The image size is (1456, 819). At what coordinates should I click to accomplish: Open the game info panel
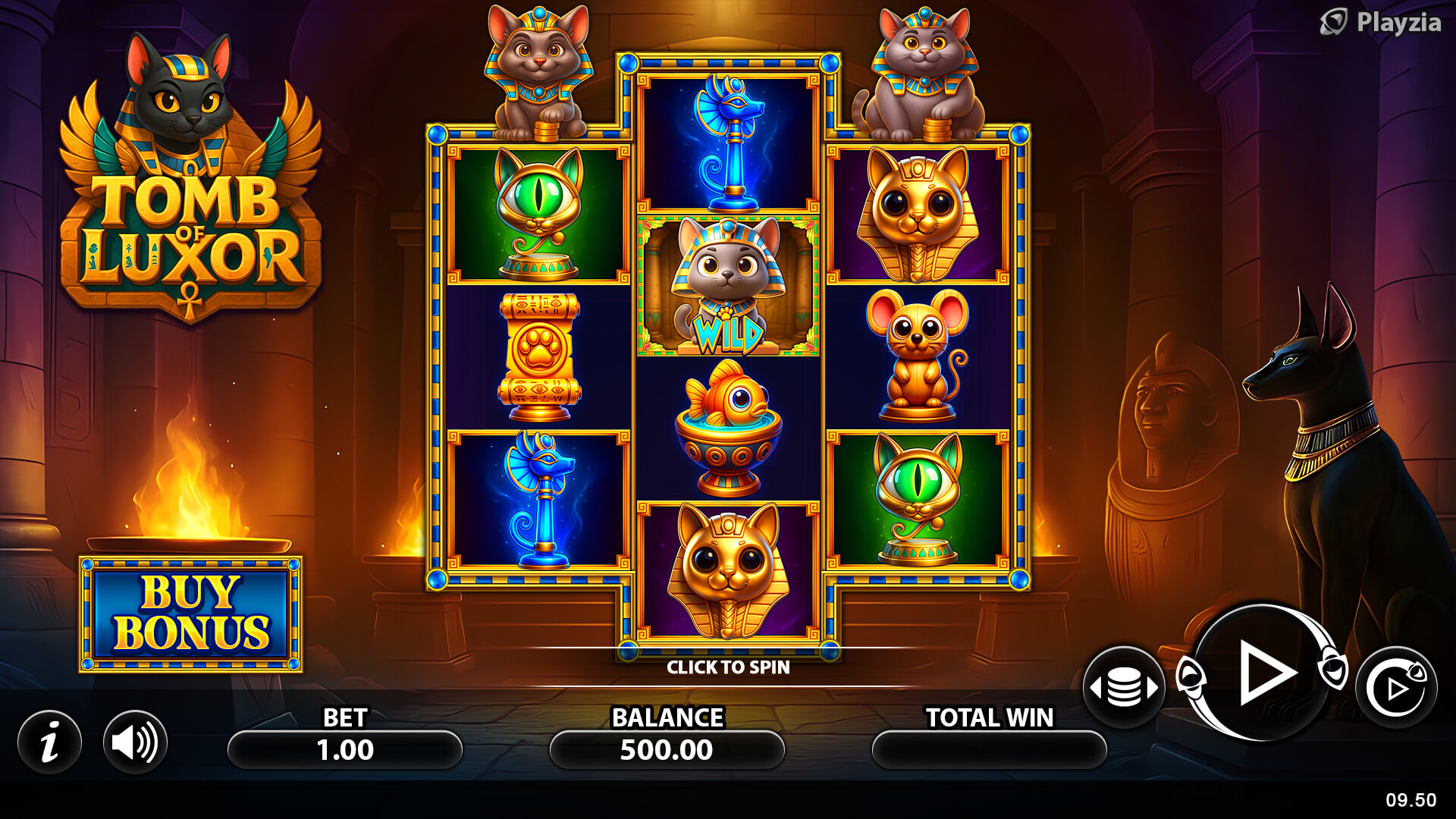click(x=50, y=742)
